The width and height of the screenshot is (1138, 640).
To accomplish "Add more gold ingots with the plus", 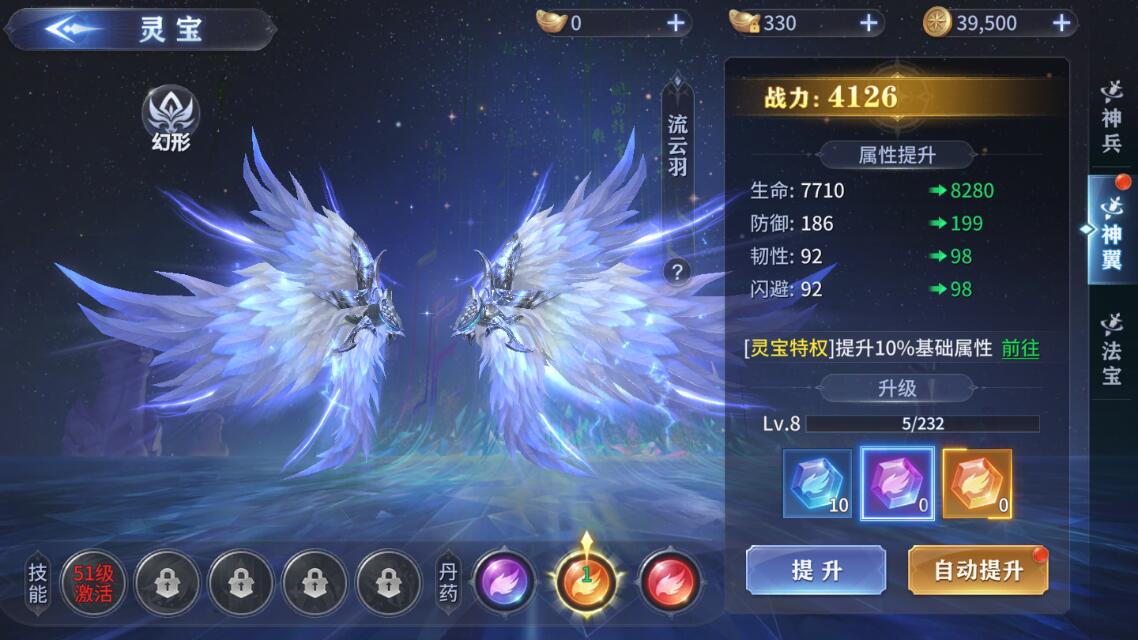I will click(x=676, y=23).
